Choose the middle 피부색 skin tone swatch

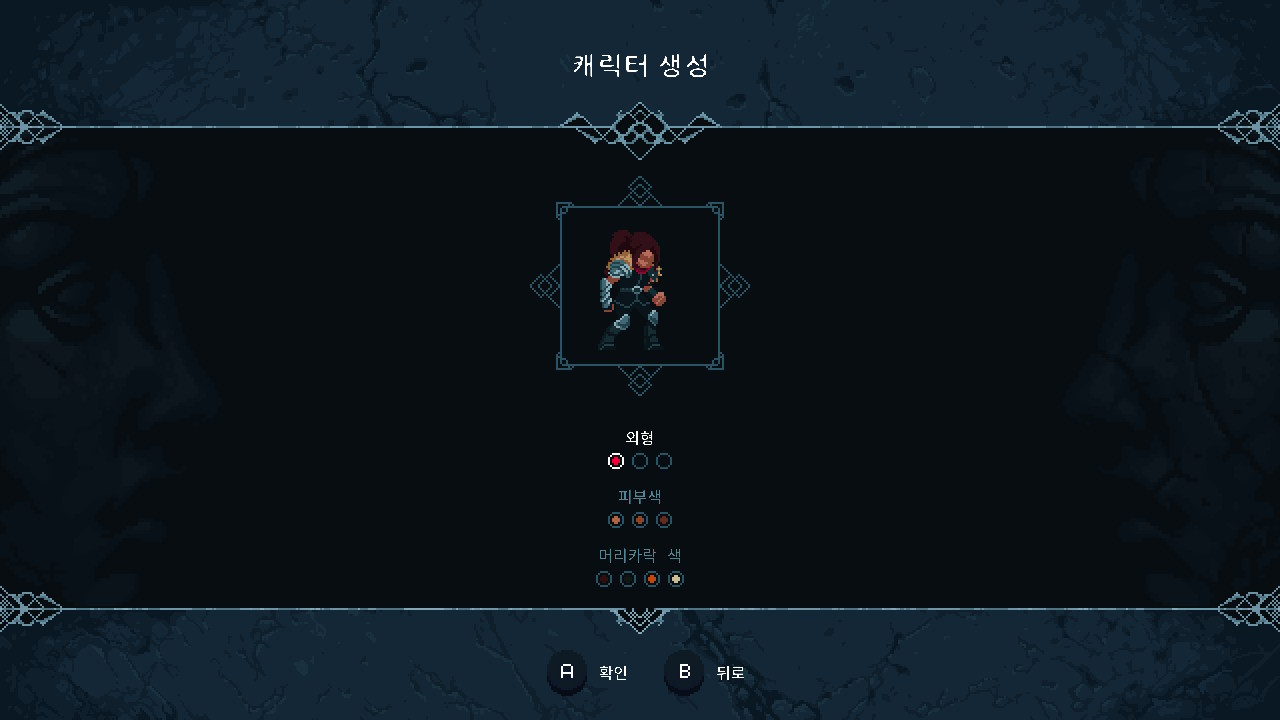pyautogui.click(x=640, y=520)
